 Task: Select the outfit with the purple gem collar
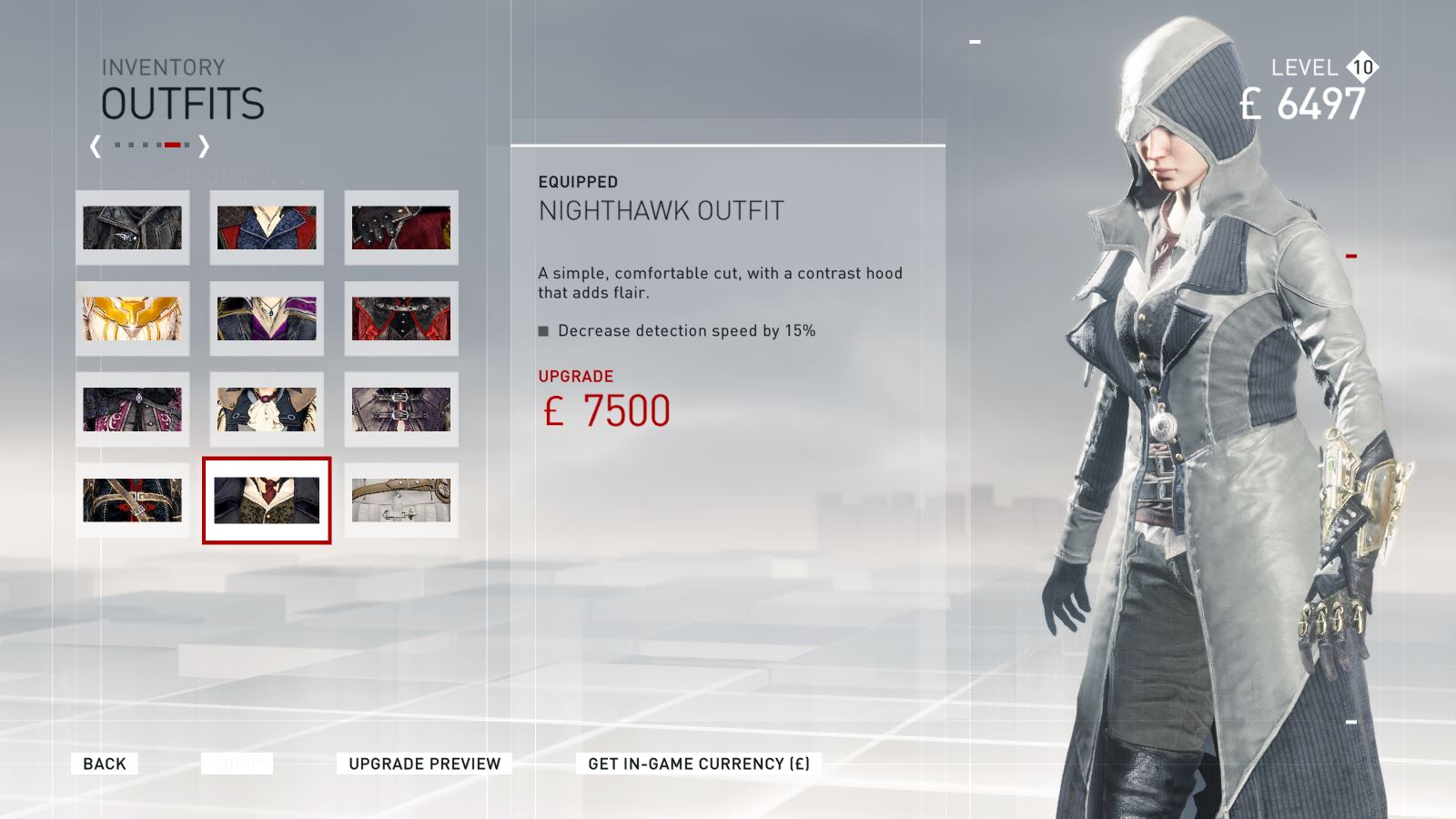(x=267, y=319)
